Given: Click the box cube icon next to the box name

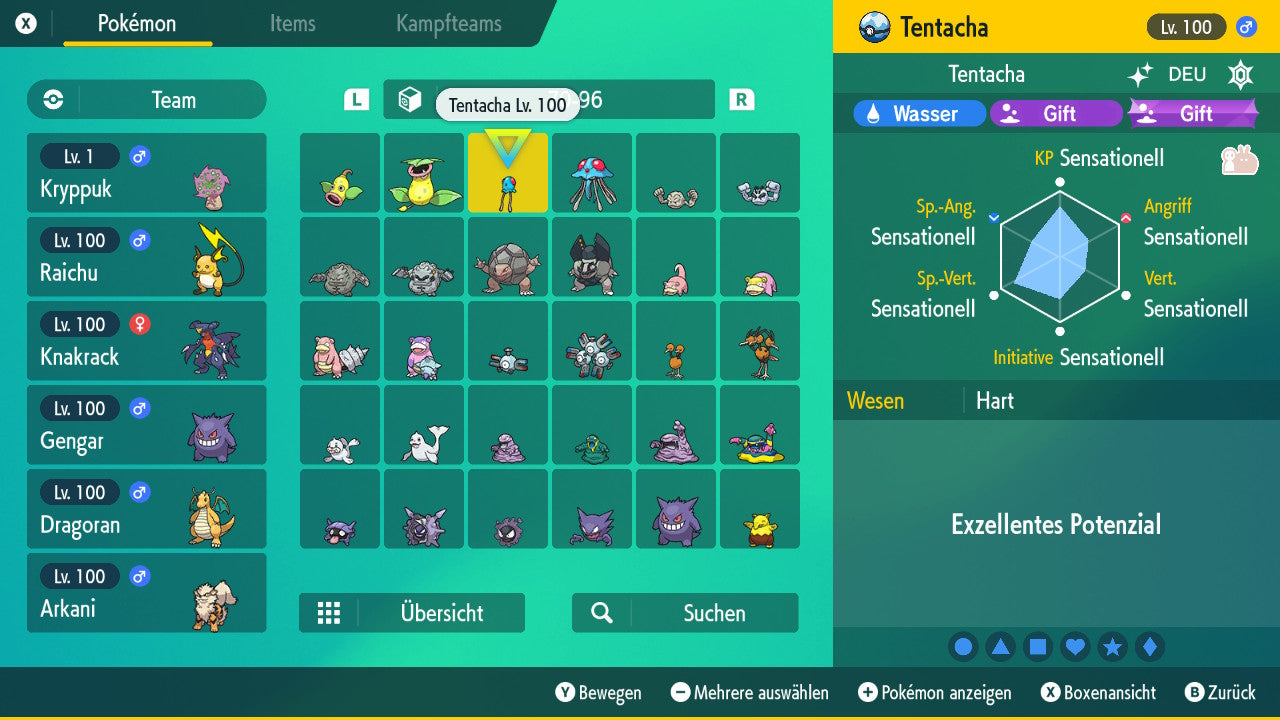Looking at the screenshot, I should 407,99.
